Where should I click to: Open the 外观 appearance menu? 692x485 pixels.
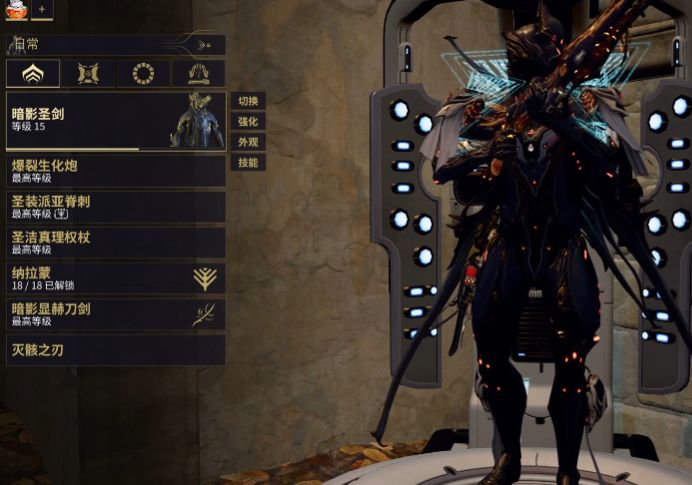pyautogui.click(x=248, y=142)
